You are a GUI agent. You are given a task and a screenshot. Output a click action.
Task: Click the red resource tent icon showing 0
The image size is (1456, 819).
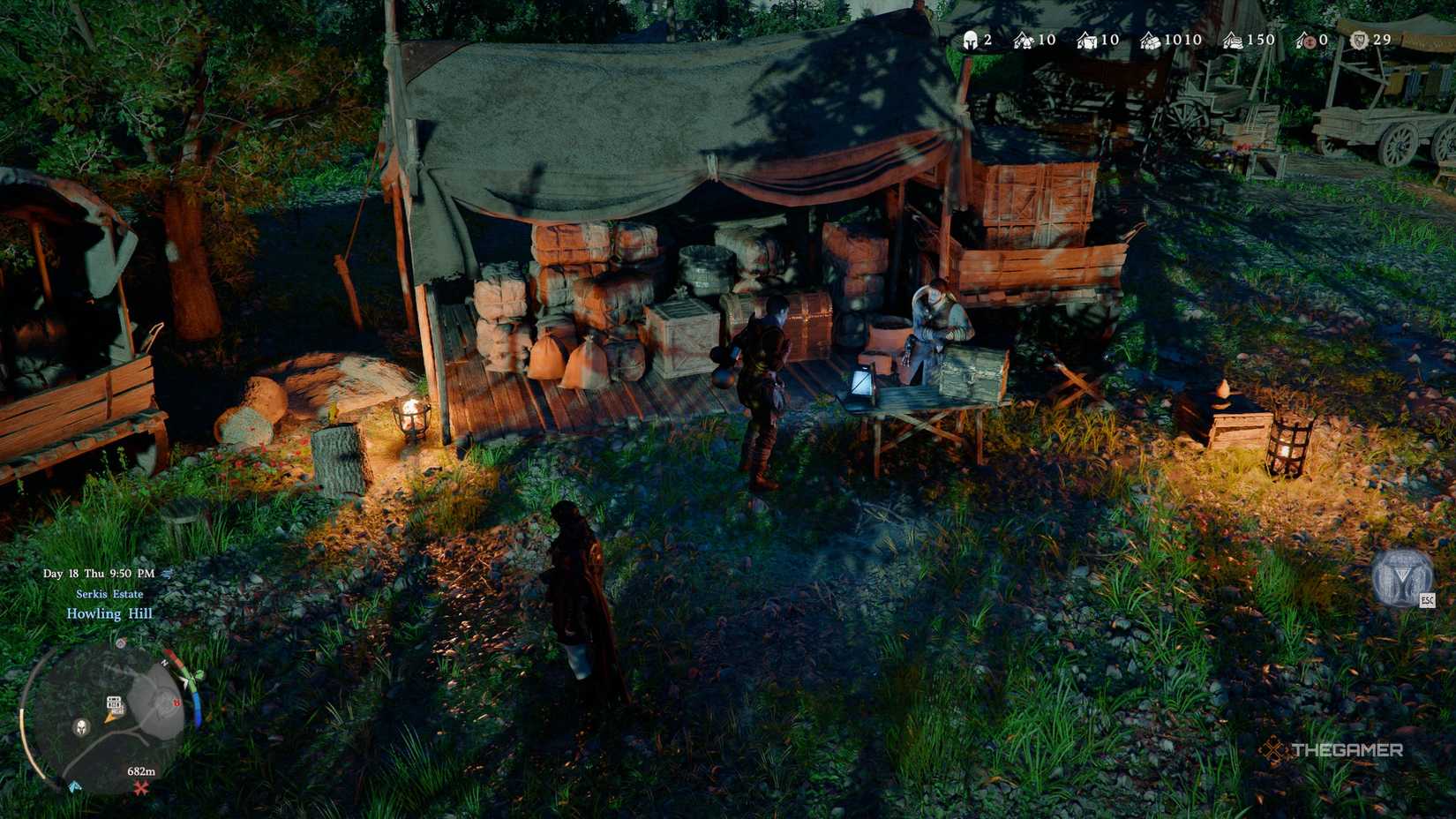1306,41
